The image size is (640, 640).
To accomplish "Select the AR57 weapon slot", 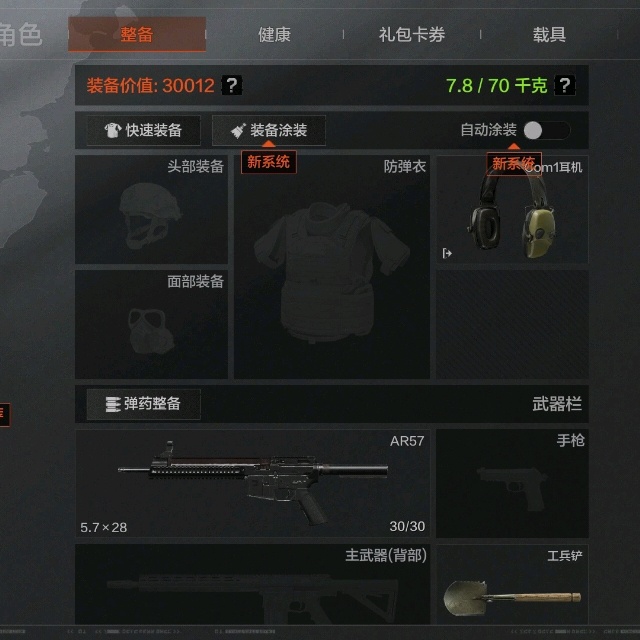I will coord(252,484).
